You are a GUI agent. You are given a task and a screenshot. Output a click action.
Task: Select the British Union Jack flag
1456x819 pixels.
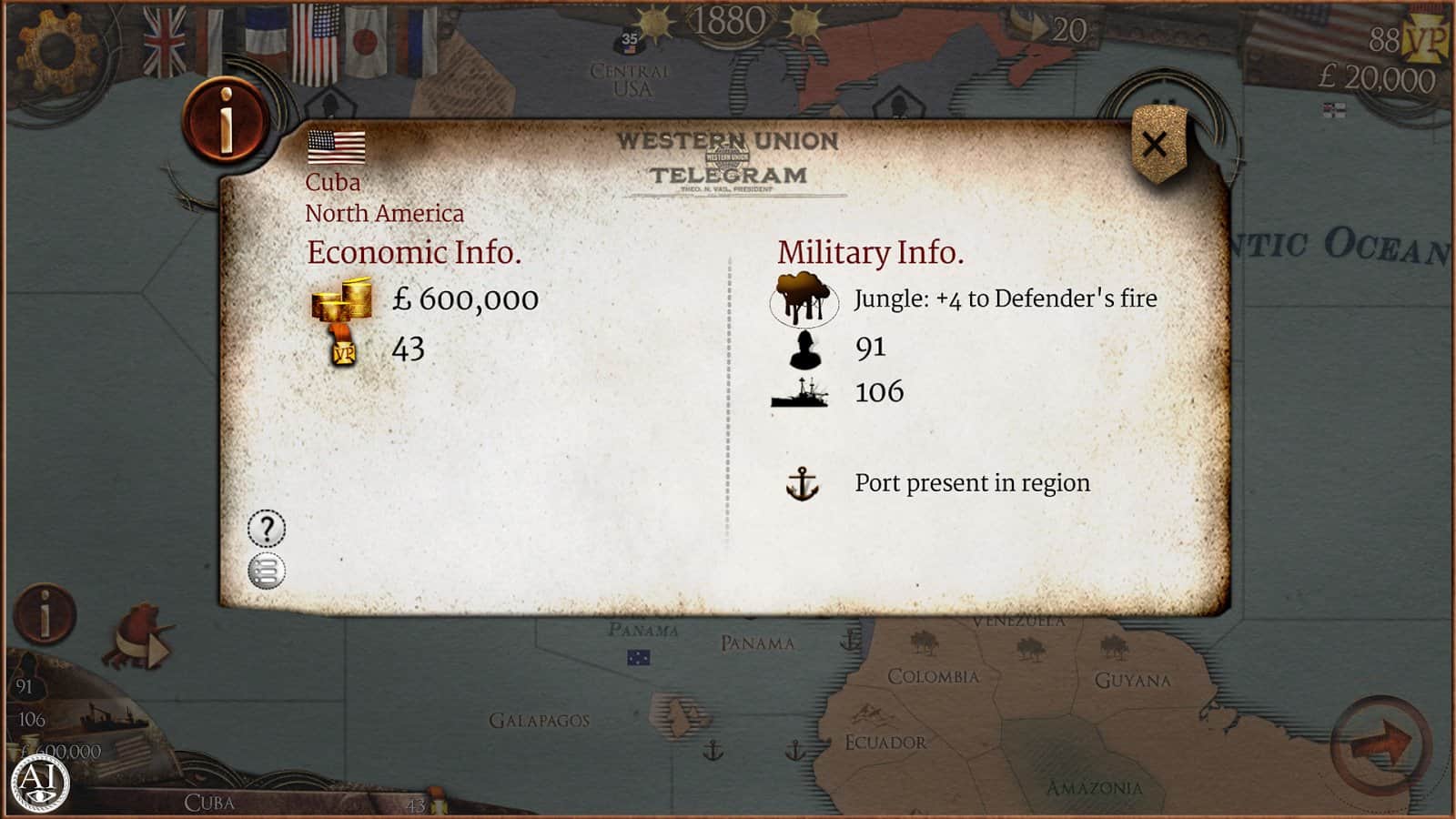coord(165,43)
